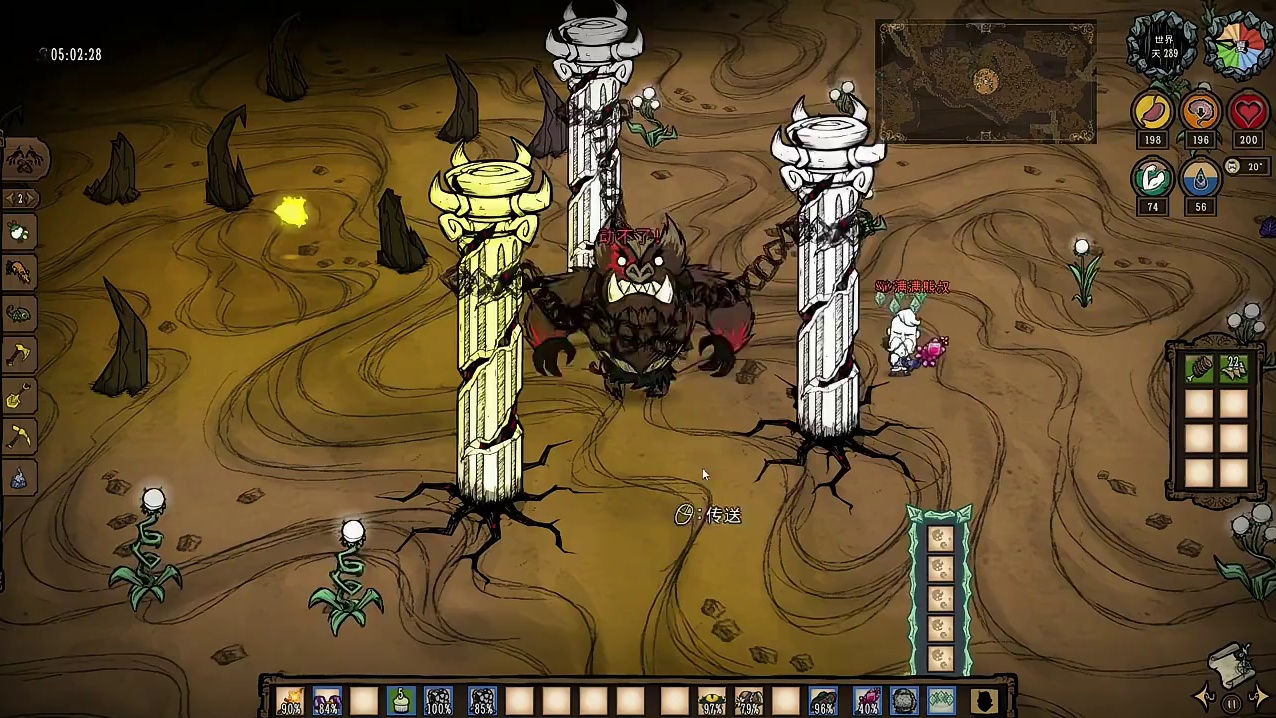The height and width of the screenshot is (718, 1276).
Task: Select the dark armor slot at 85%
Action: point(482,700)
